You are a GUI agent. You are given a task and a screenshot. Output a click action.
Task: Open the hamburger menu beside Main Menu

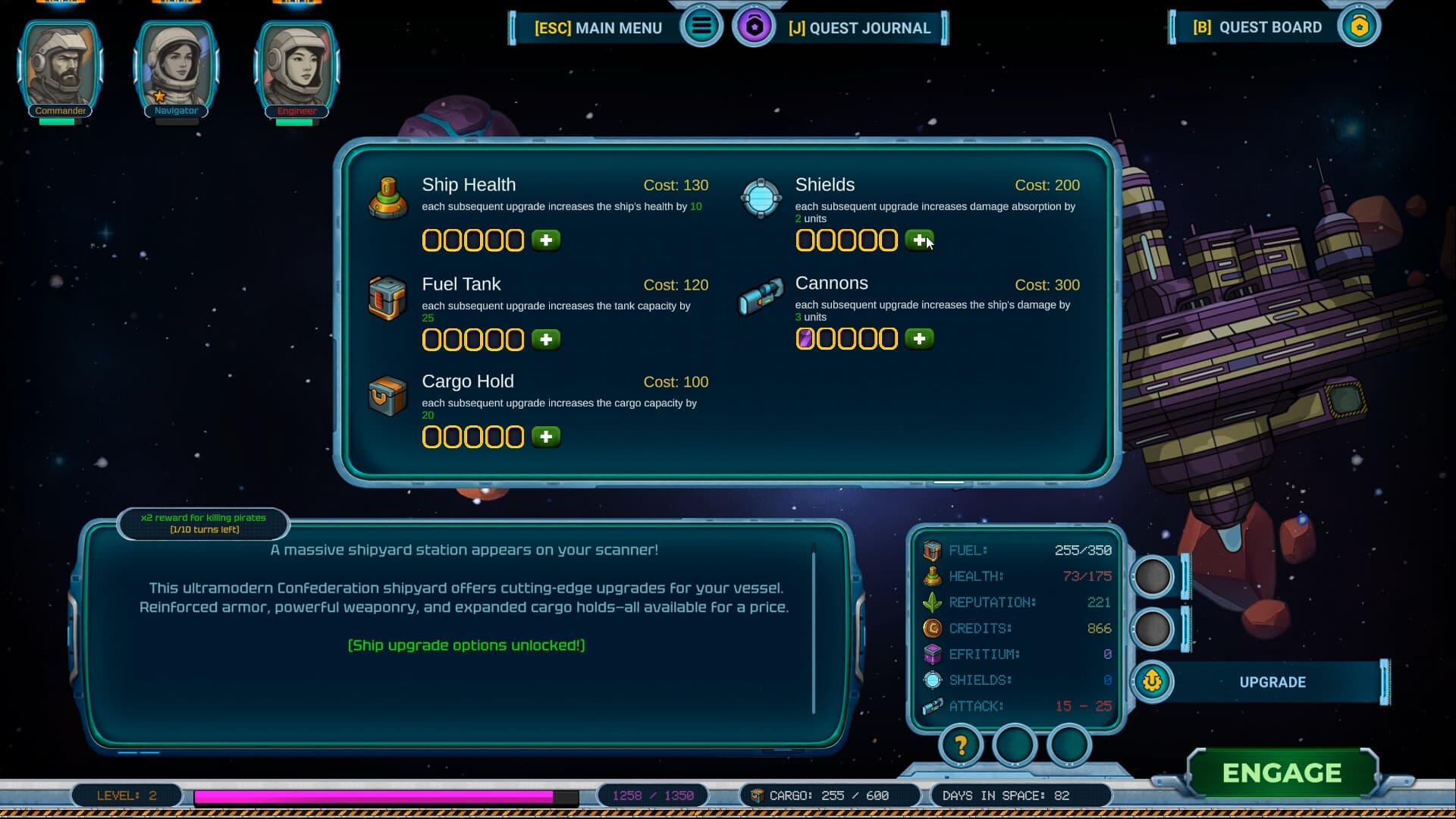click(701, 27)
